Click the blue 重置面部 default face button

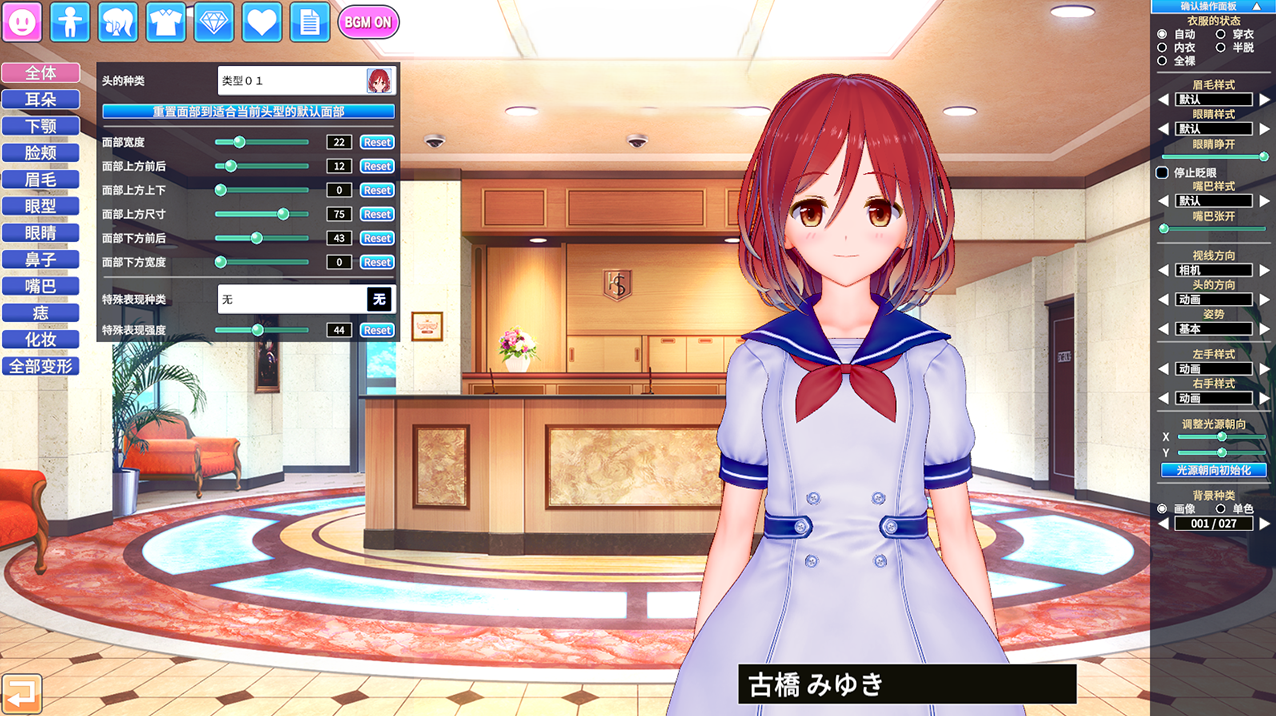tap(249, 112)
